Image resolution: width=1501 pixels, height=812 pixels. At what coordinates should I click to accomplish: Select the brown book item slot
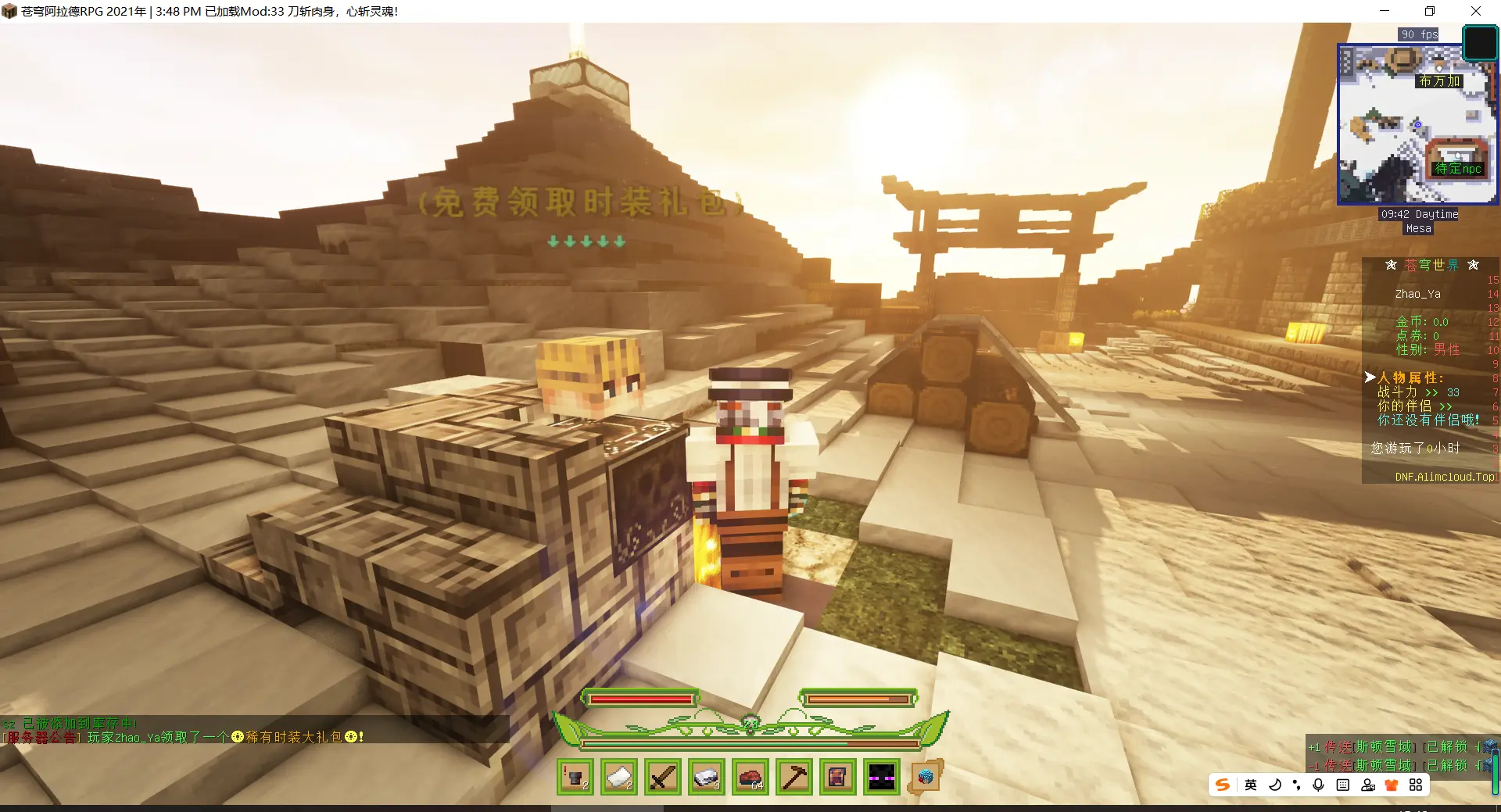coord(838,778)
